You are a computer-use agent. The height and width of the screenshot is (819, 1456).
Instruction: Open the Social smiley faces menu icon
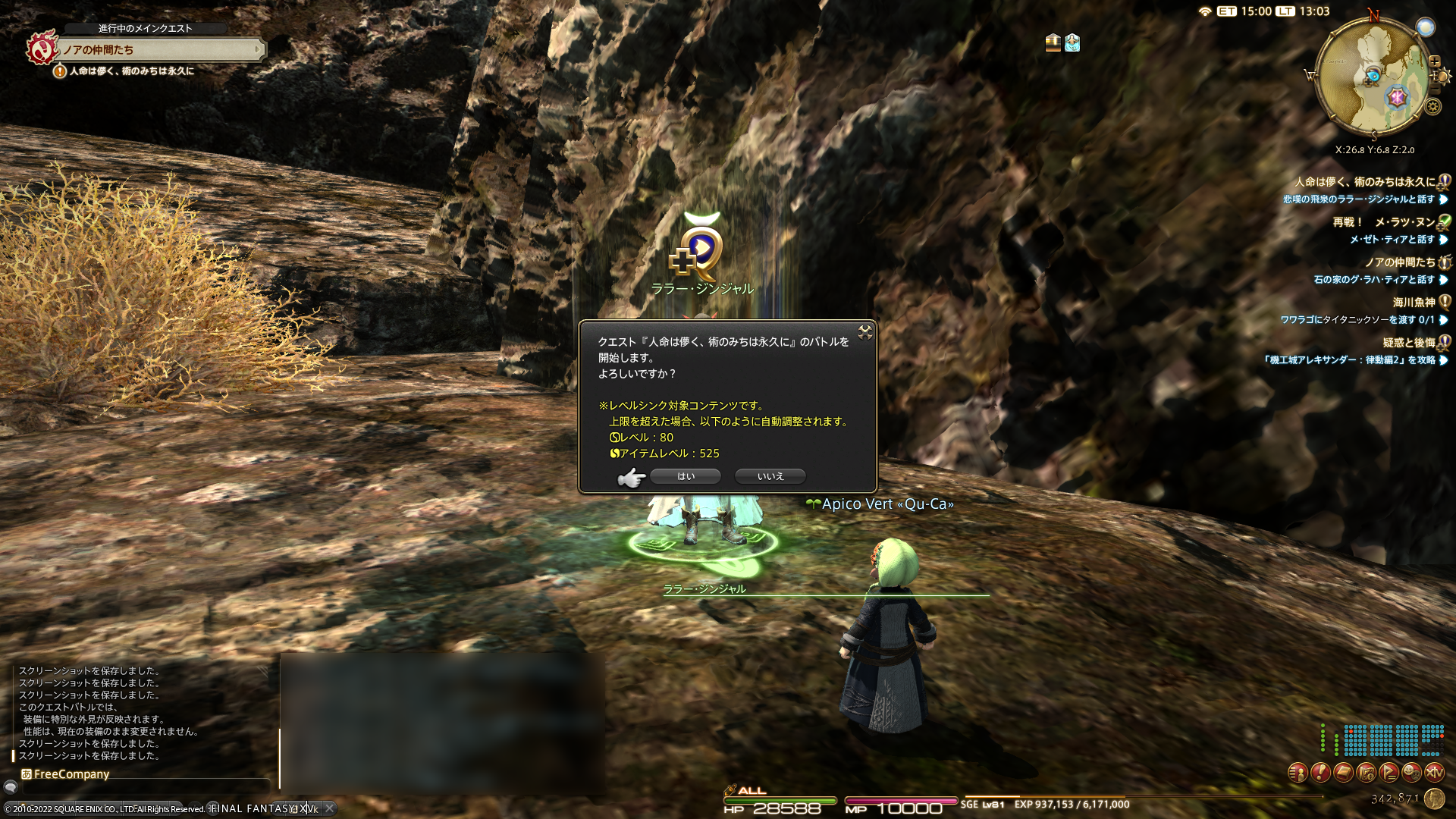(x=1411, y=773)
